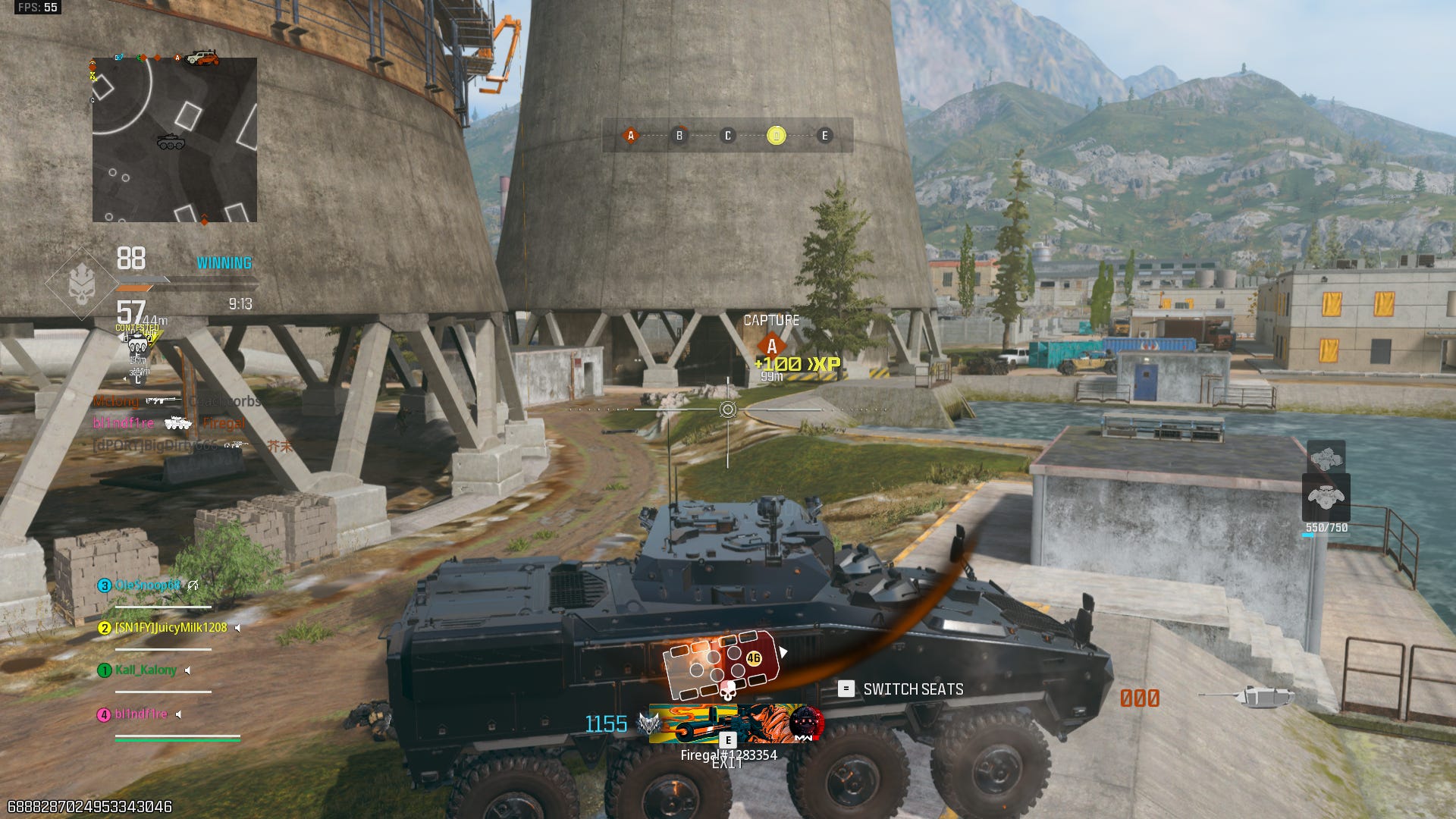Select objective flag E in the top bar
The image size is (1456, 819).
click(825, 136)
